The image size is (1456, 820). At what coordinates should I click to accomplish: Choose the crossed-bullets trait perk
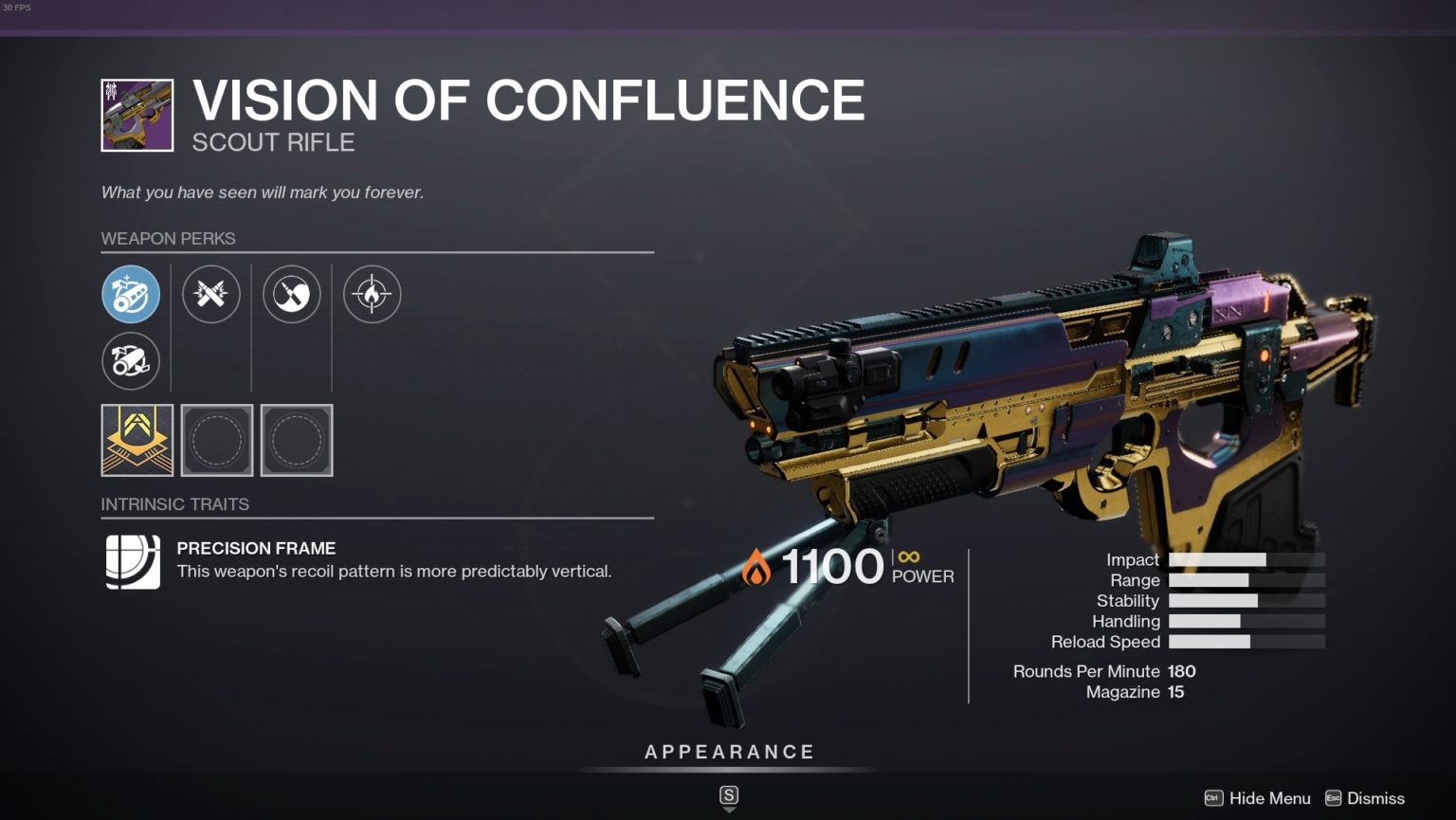point(211,294)
